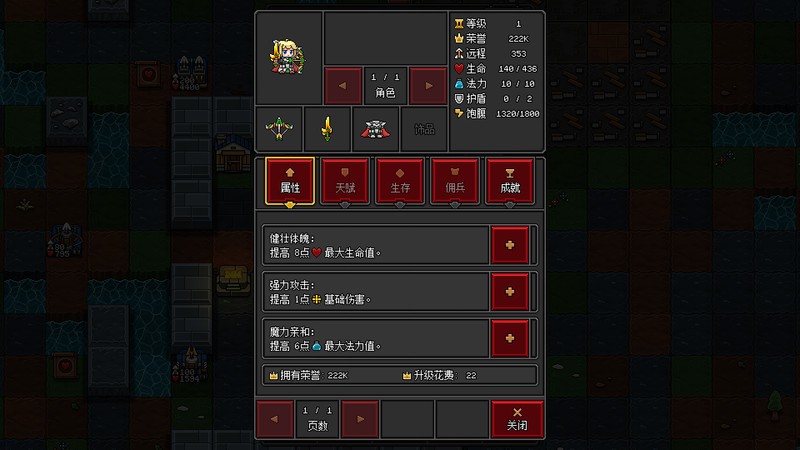Select the 属性 attributes tab

290,181
